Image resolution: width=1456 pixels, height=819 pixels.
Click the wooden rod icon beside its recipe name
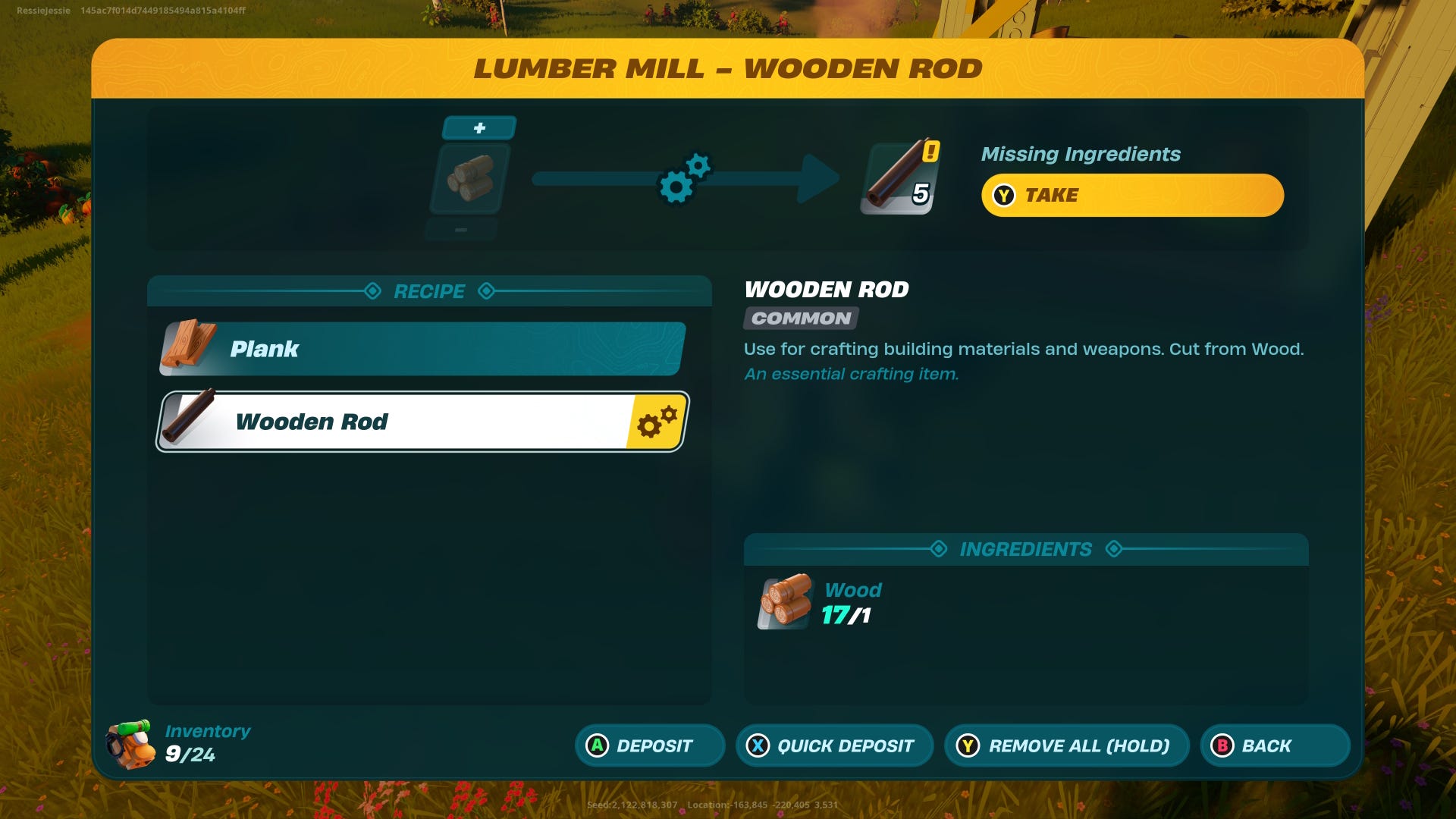(188, 421)
